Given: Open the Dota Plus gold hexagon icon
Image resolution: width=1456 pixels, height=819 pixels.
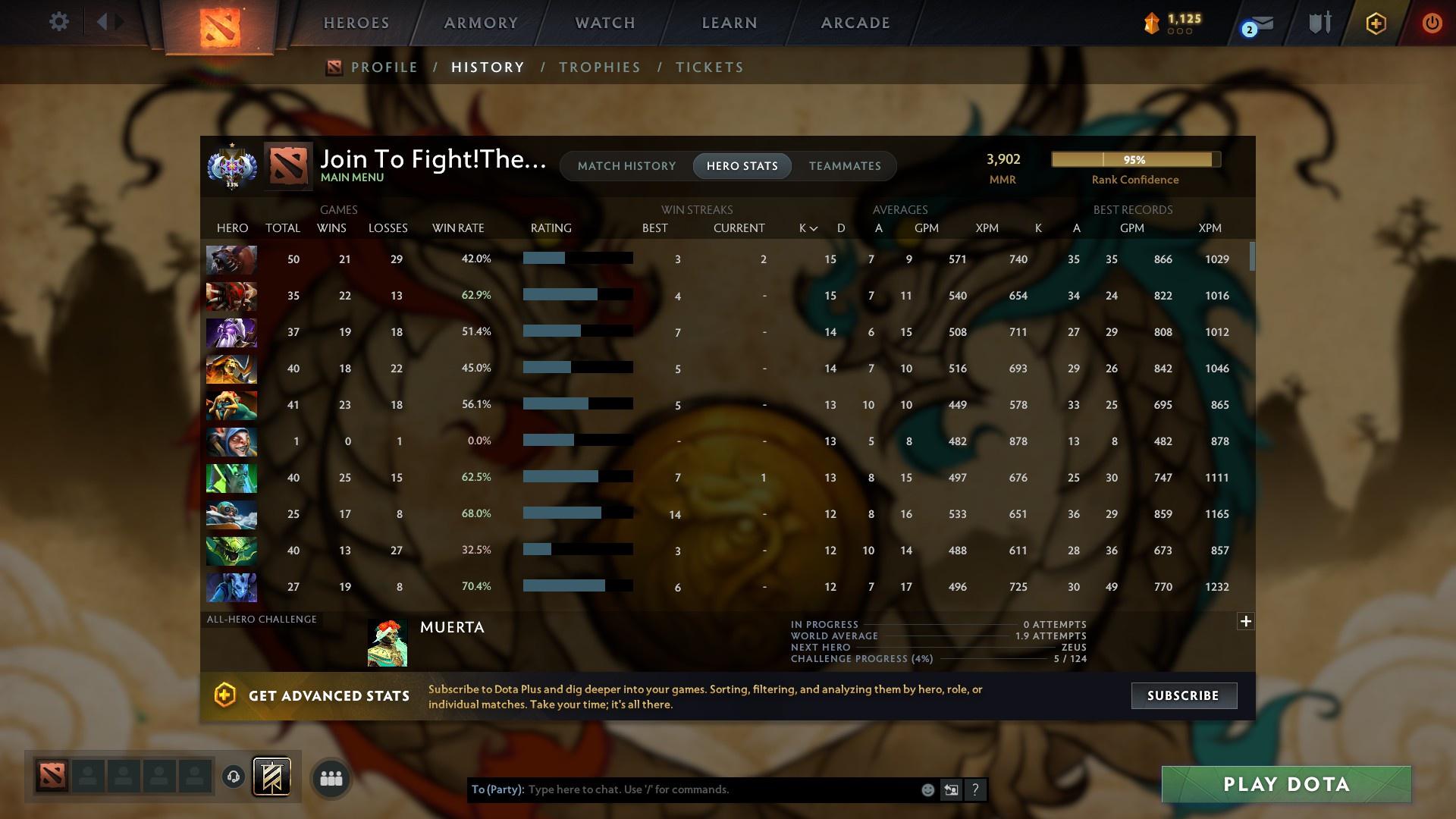Looking at the screenshot, I should (1375, 23).
